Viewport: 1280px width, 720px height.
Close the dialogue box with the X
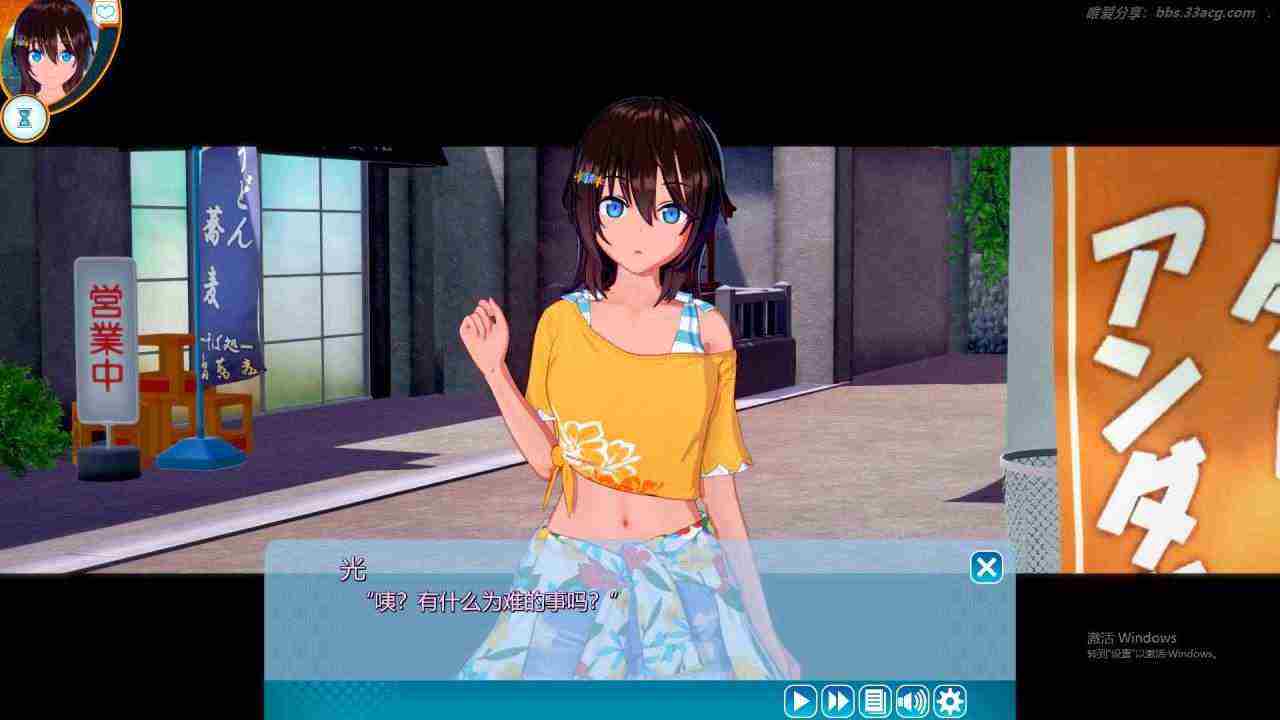(986, 568)
